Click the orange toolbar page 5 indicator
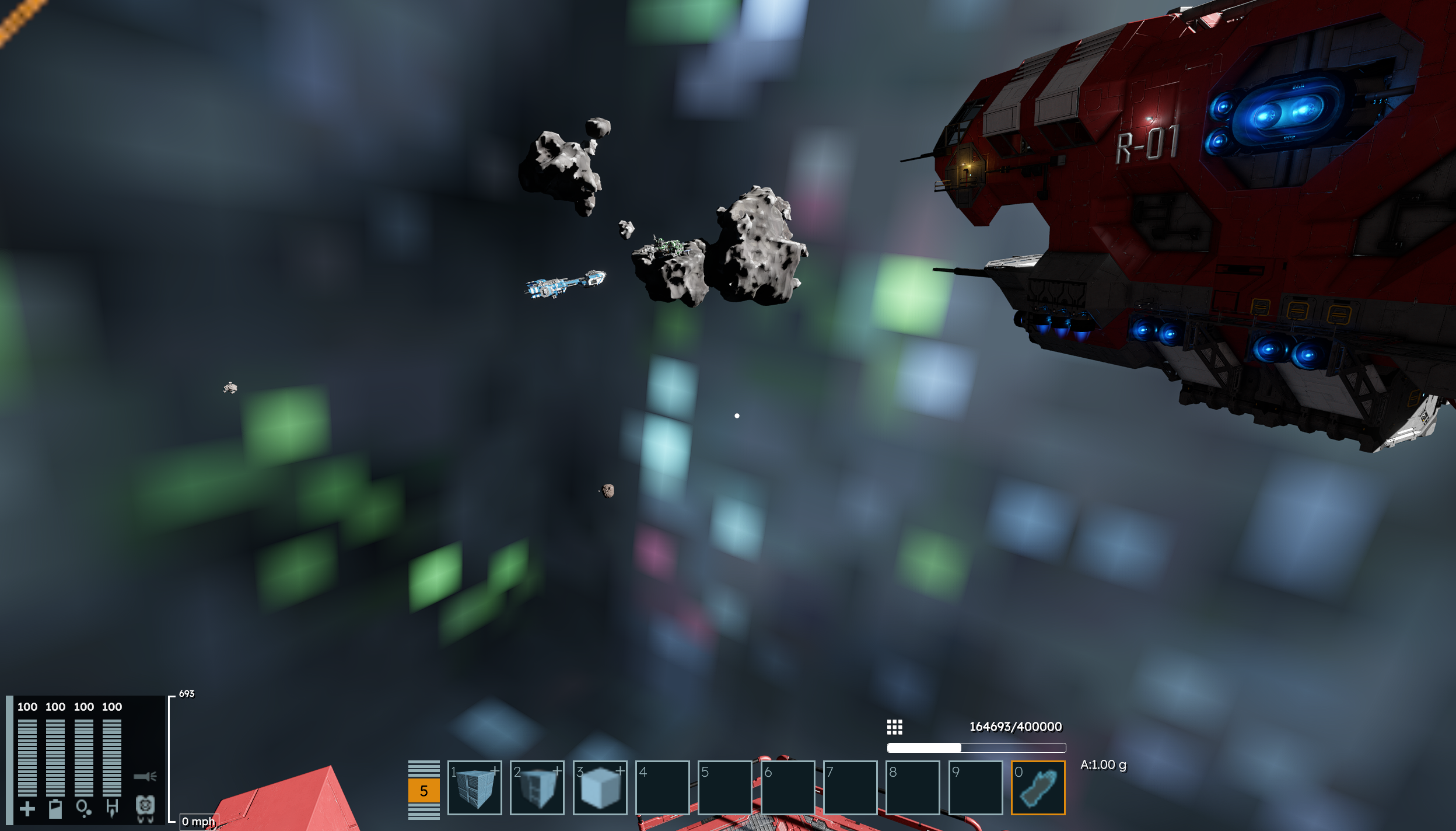Screen dimensions: 1456x831 423,791
